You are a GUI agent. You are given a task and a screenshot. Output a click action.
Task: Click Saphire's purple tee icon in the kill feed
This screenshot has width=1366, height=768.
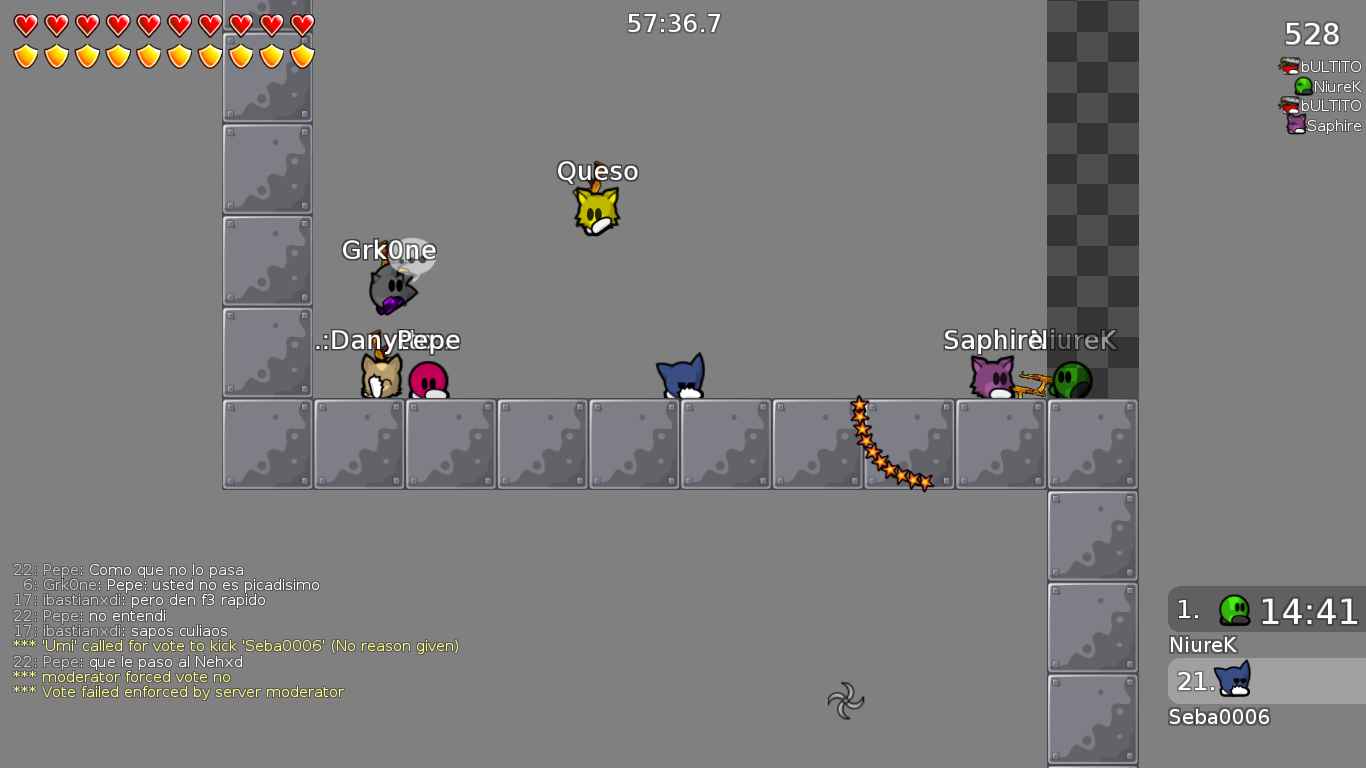click(1295, 125)
